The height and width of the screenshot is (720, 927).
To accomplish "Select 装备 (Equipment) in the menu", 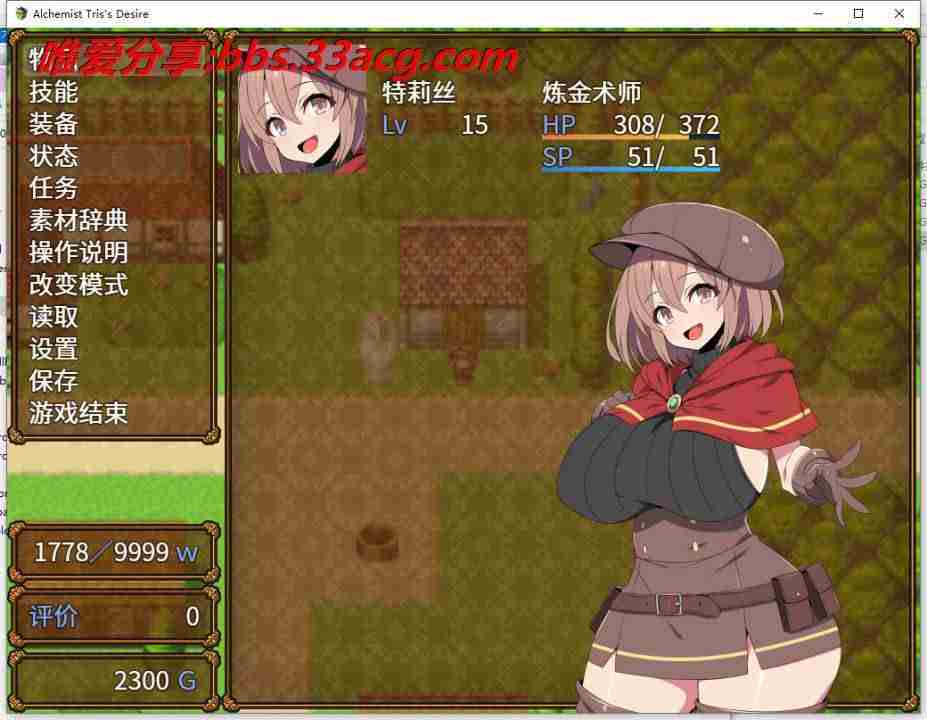I will tap(54, 124).
